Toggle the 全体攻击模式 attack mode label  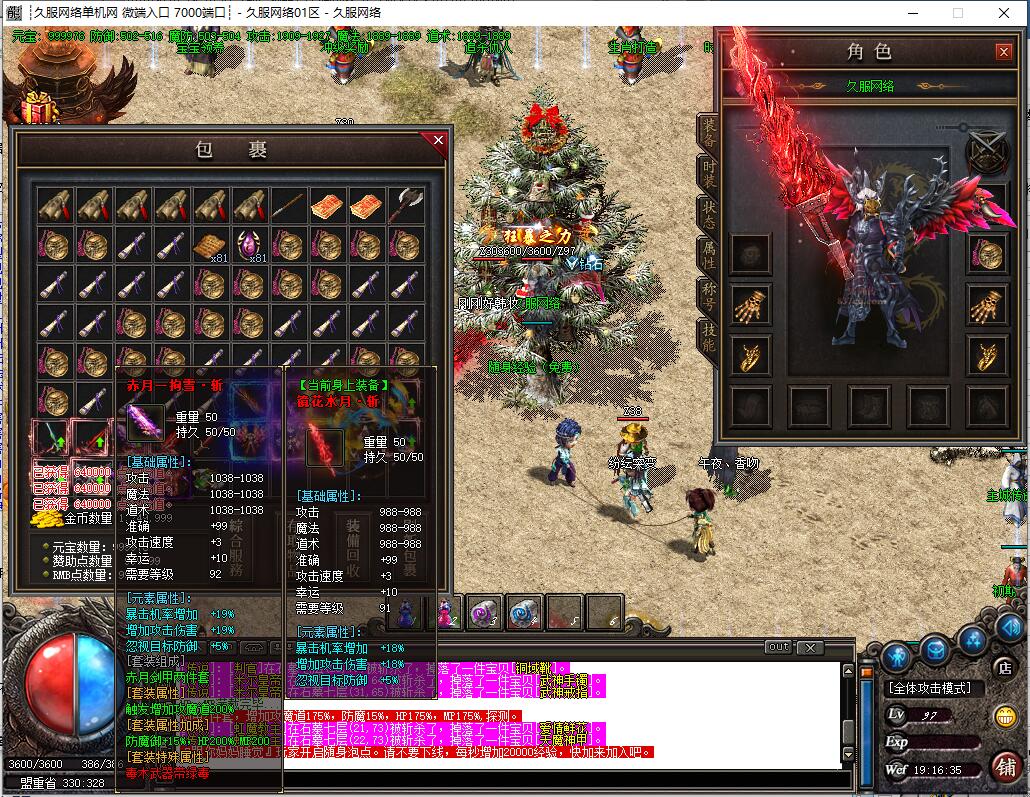[934, 689]
